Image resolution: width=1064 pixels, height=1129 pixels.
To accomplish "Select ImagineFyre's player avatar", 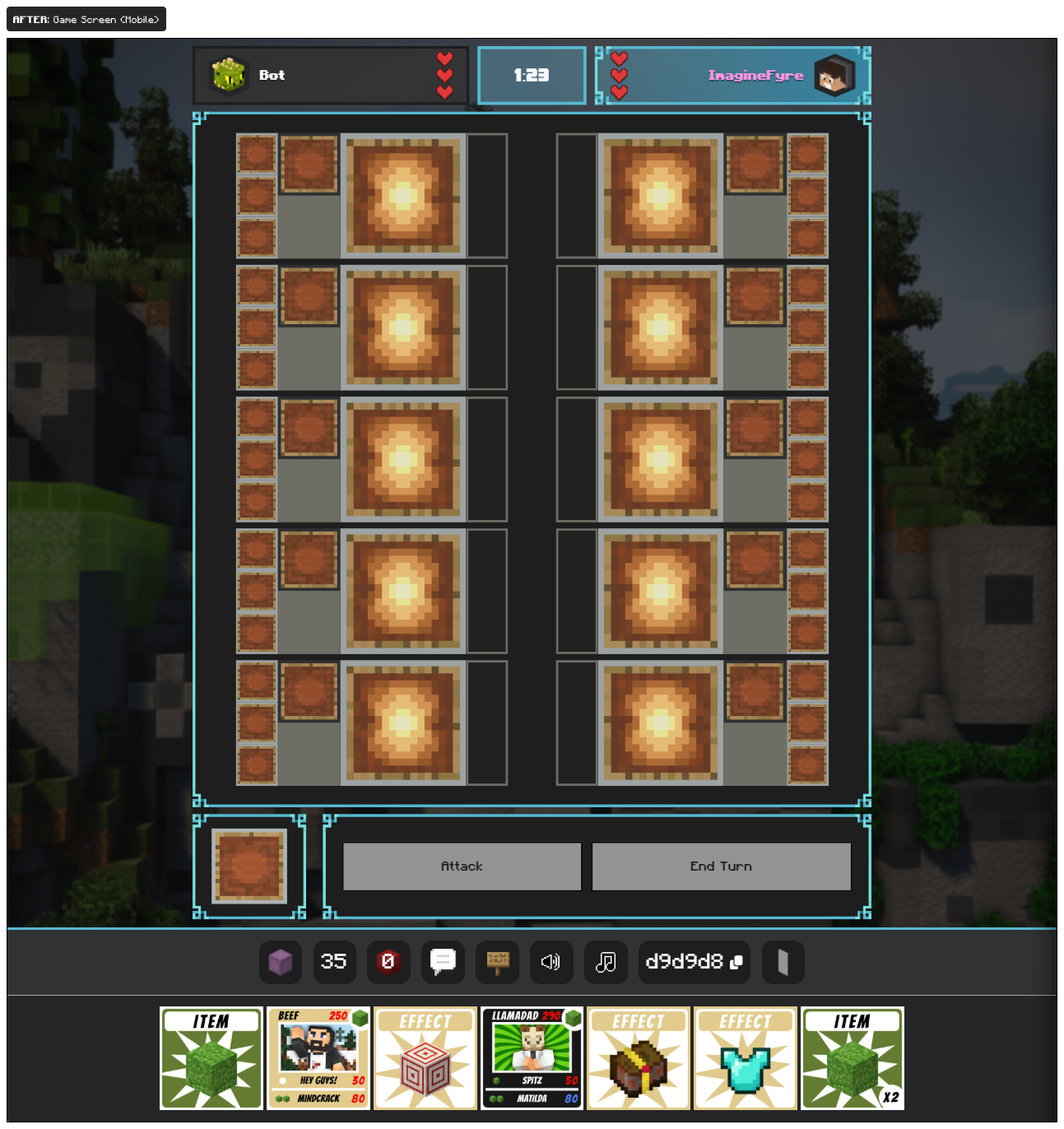I will 835,75.
